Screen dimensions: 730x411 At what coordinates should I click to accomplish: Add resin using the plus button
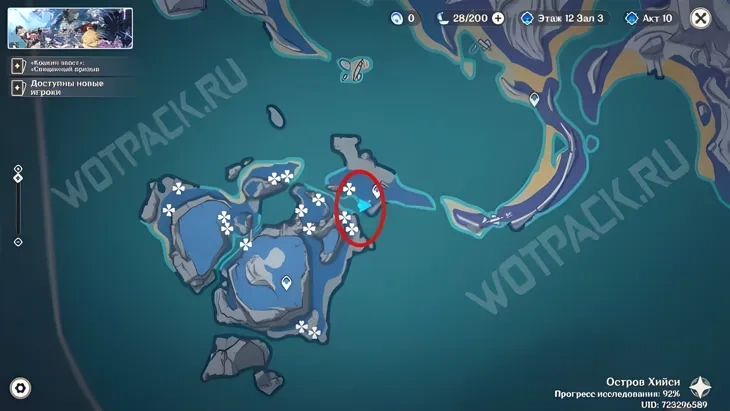click(x=498, y=18)
